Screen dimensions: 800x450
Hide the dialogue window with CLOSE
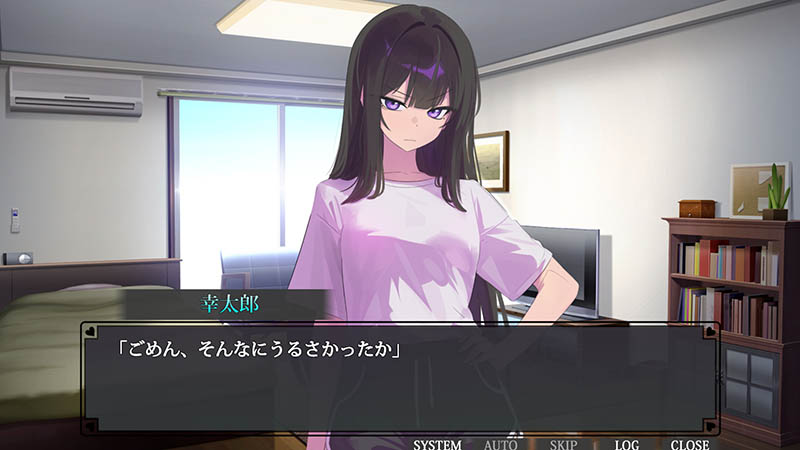click(x=689, y=444)
